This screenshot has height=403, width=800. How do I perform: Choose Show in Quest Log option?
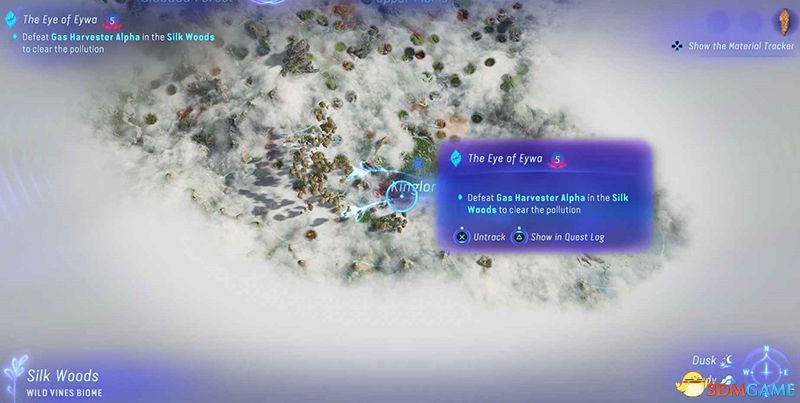pos(558,238)
